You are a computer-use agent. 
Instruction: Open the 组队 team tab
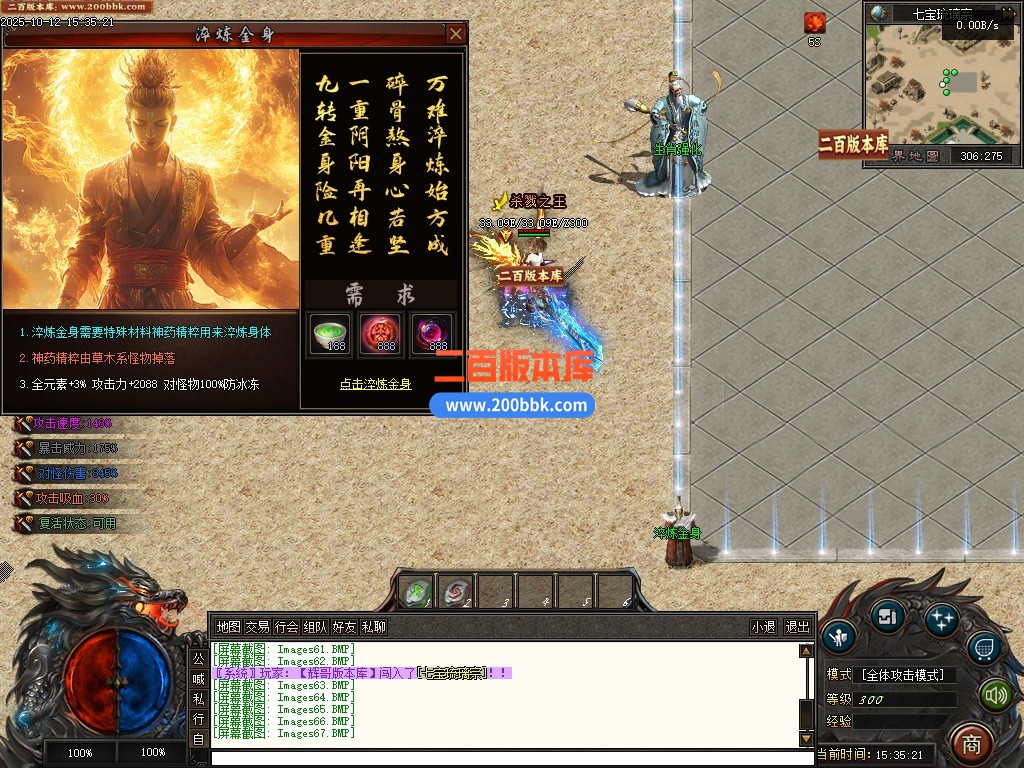pyautogui.click(x=316, y=627)
